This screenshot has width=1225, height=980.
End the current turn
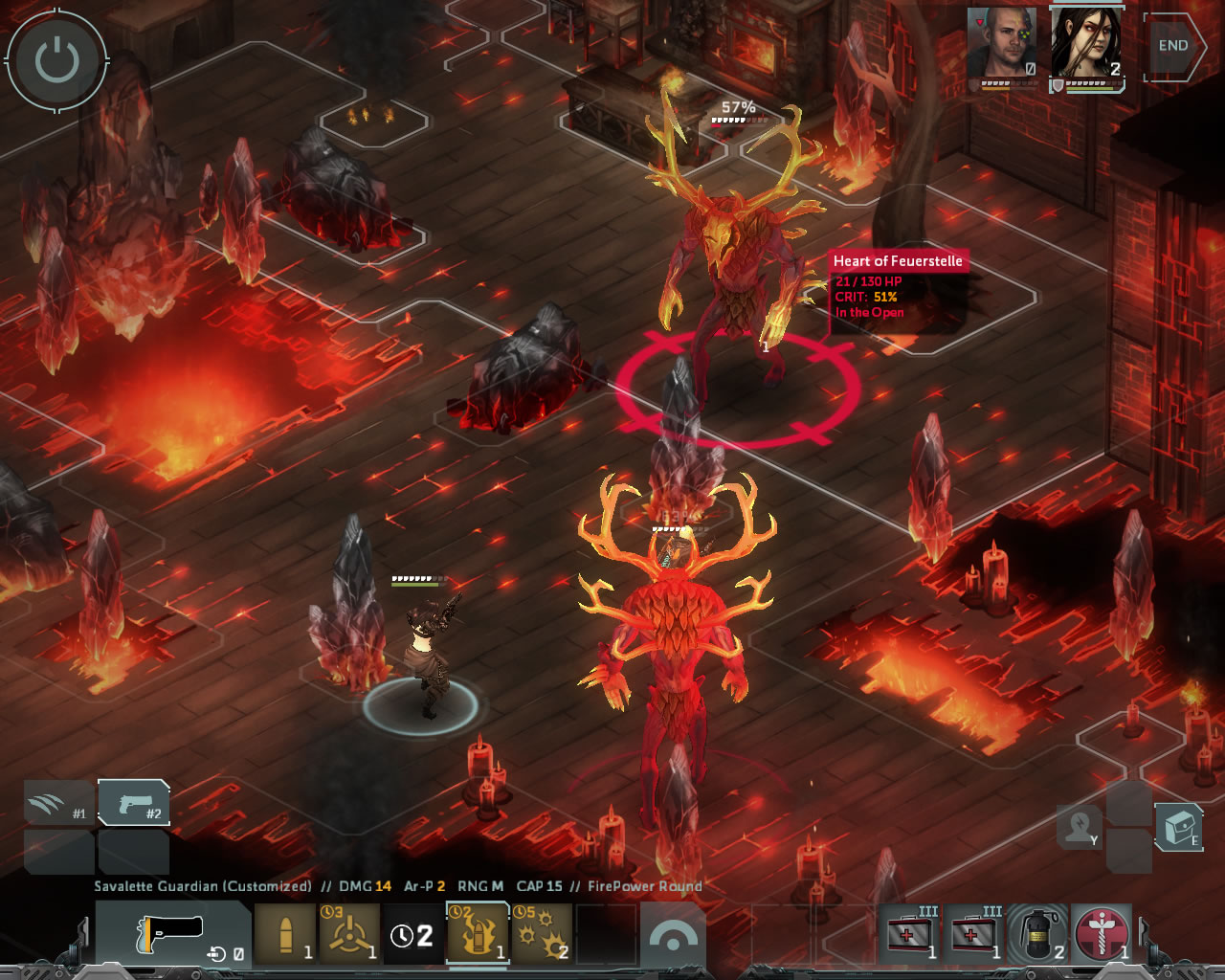pyautogui.click(x=1173, y=46)
